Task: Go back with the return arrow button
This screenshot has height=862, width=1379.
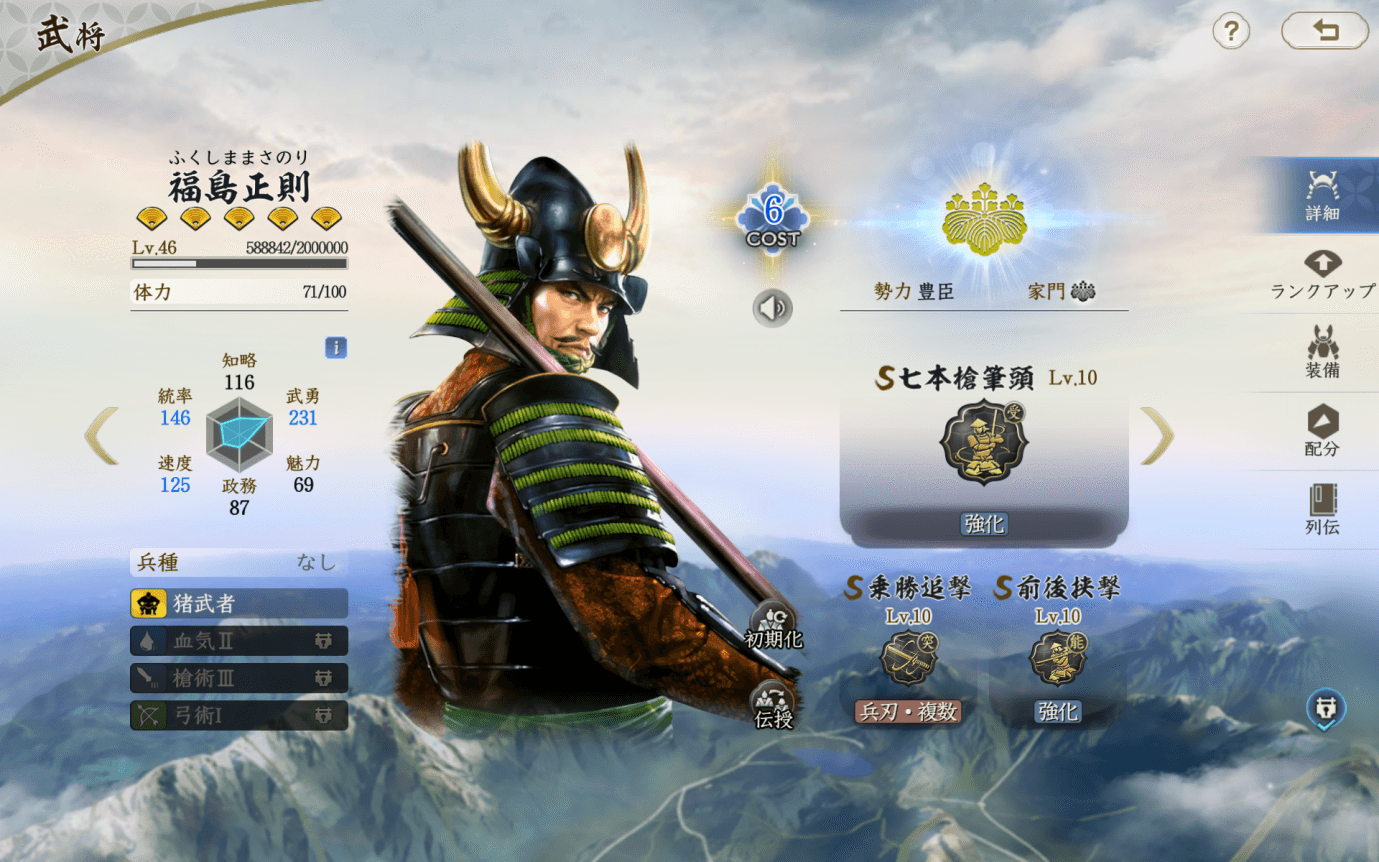Action: tap(1324, 32)
